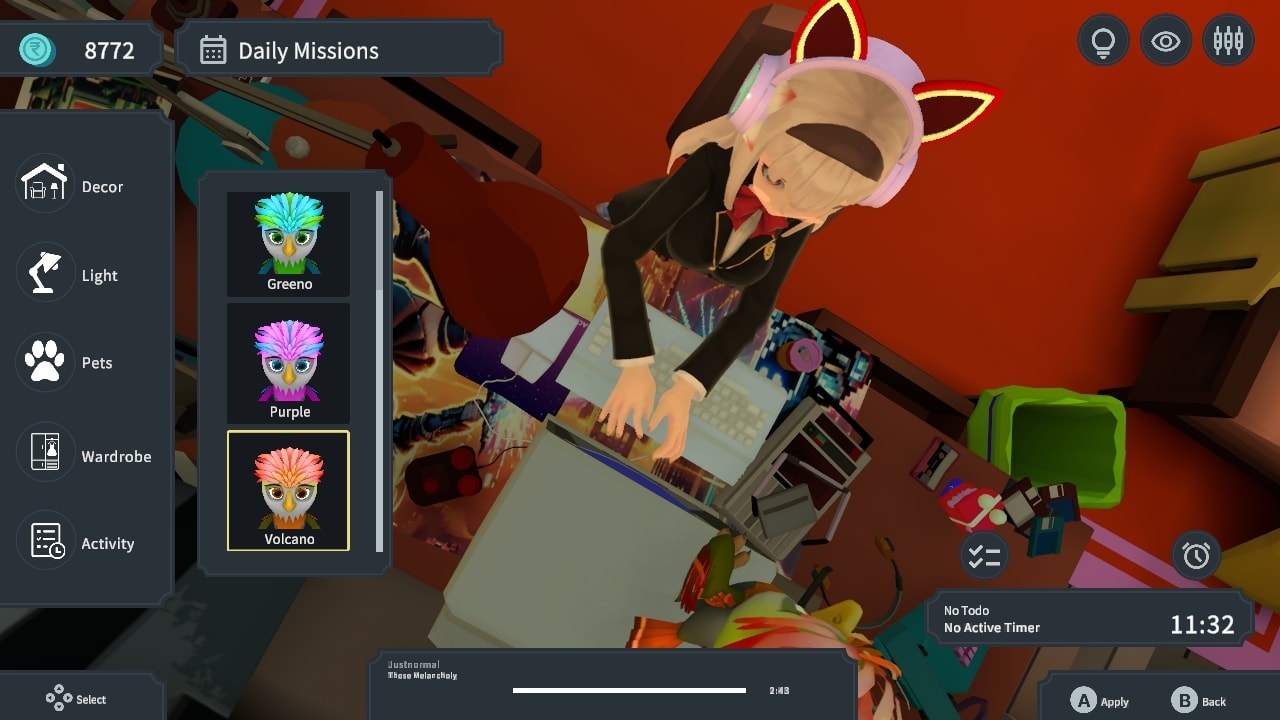Click the highlighted Volcano pet

288,490
